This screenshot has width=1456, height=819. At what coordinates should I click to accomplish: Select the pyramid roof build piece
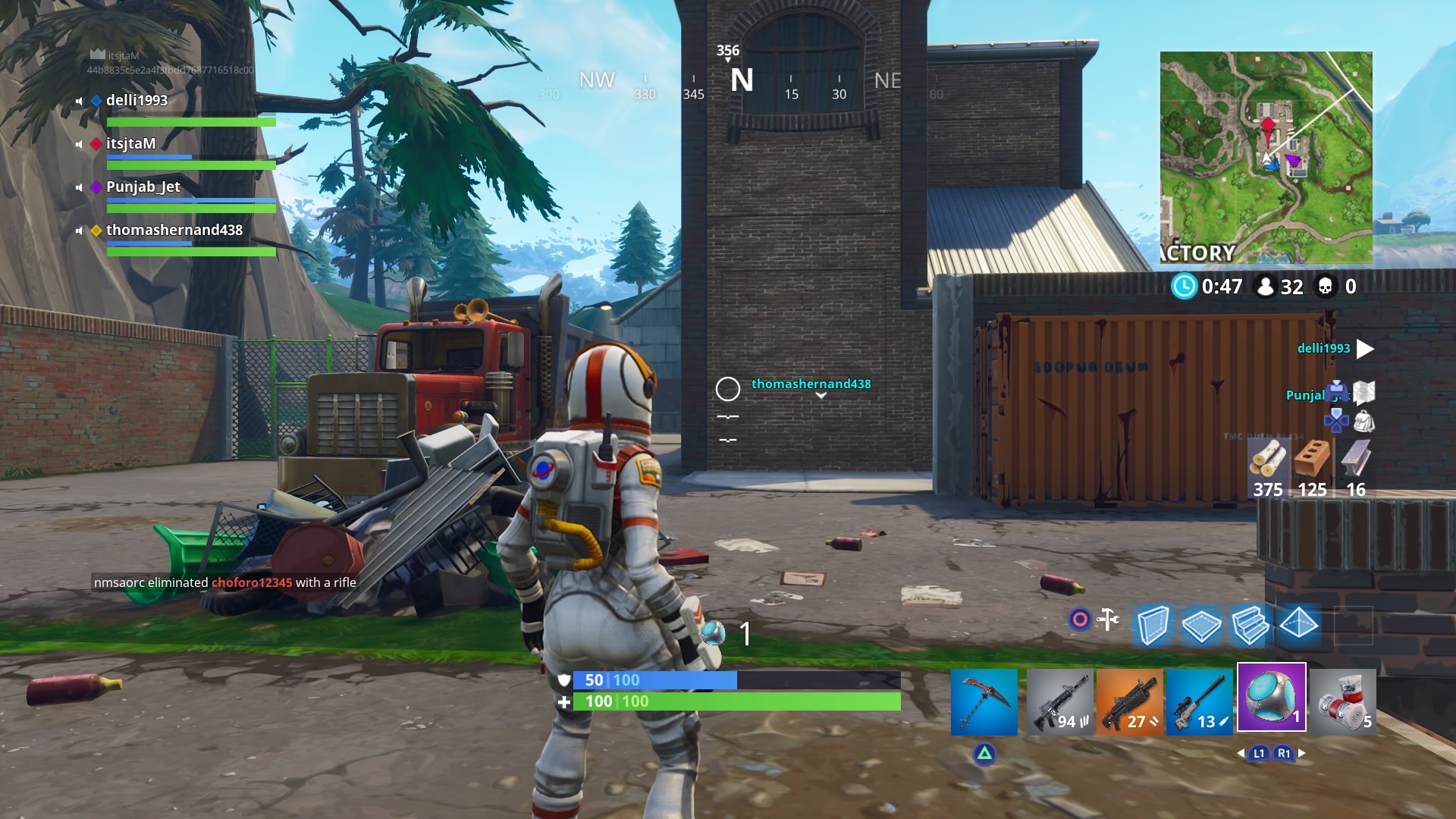[1298, 626]
